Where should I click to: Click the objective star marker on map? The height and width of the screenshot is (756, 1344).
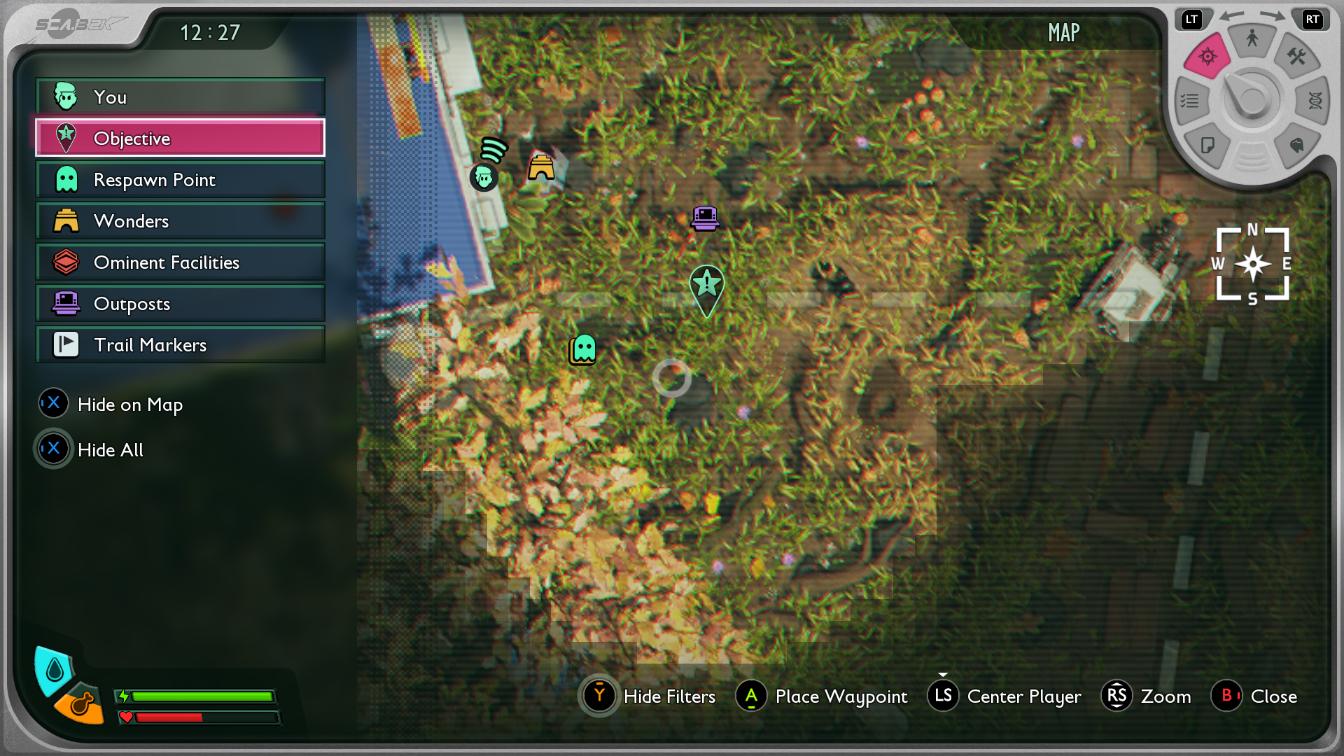click(x=706, y=286)
